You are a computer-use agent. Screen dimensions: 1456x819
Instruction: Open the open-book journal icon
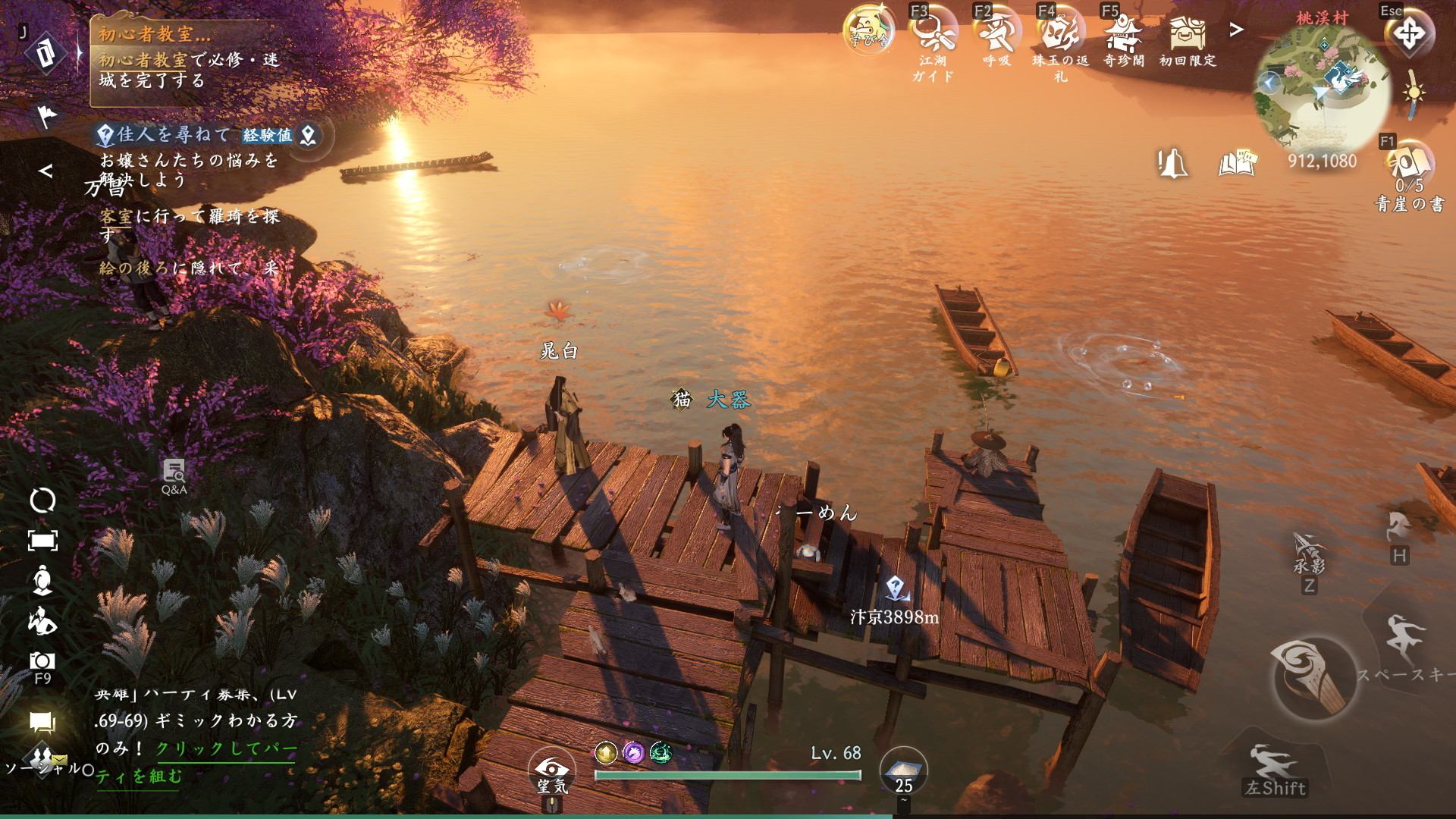point(1238,163)
